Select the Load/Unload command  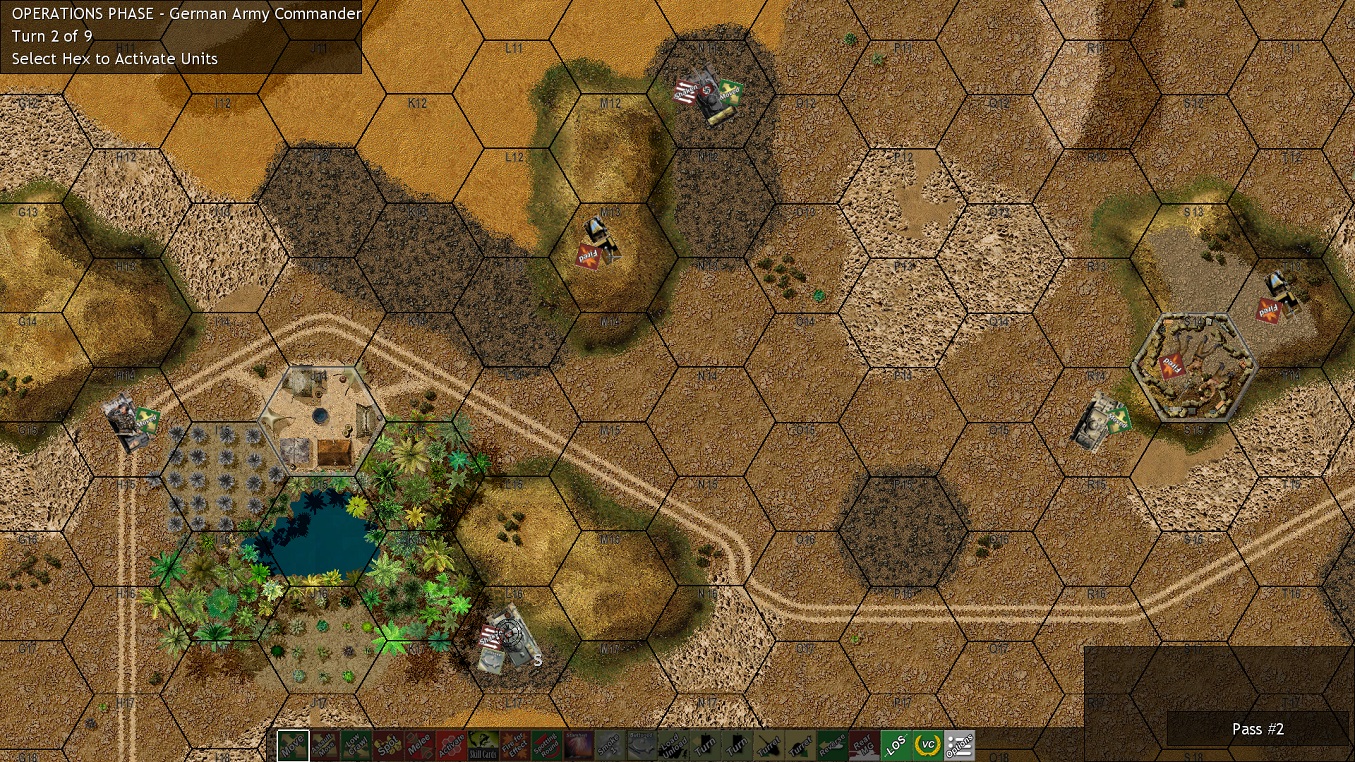(675, 745)
